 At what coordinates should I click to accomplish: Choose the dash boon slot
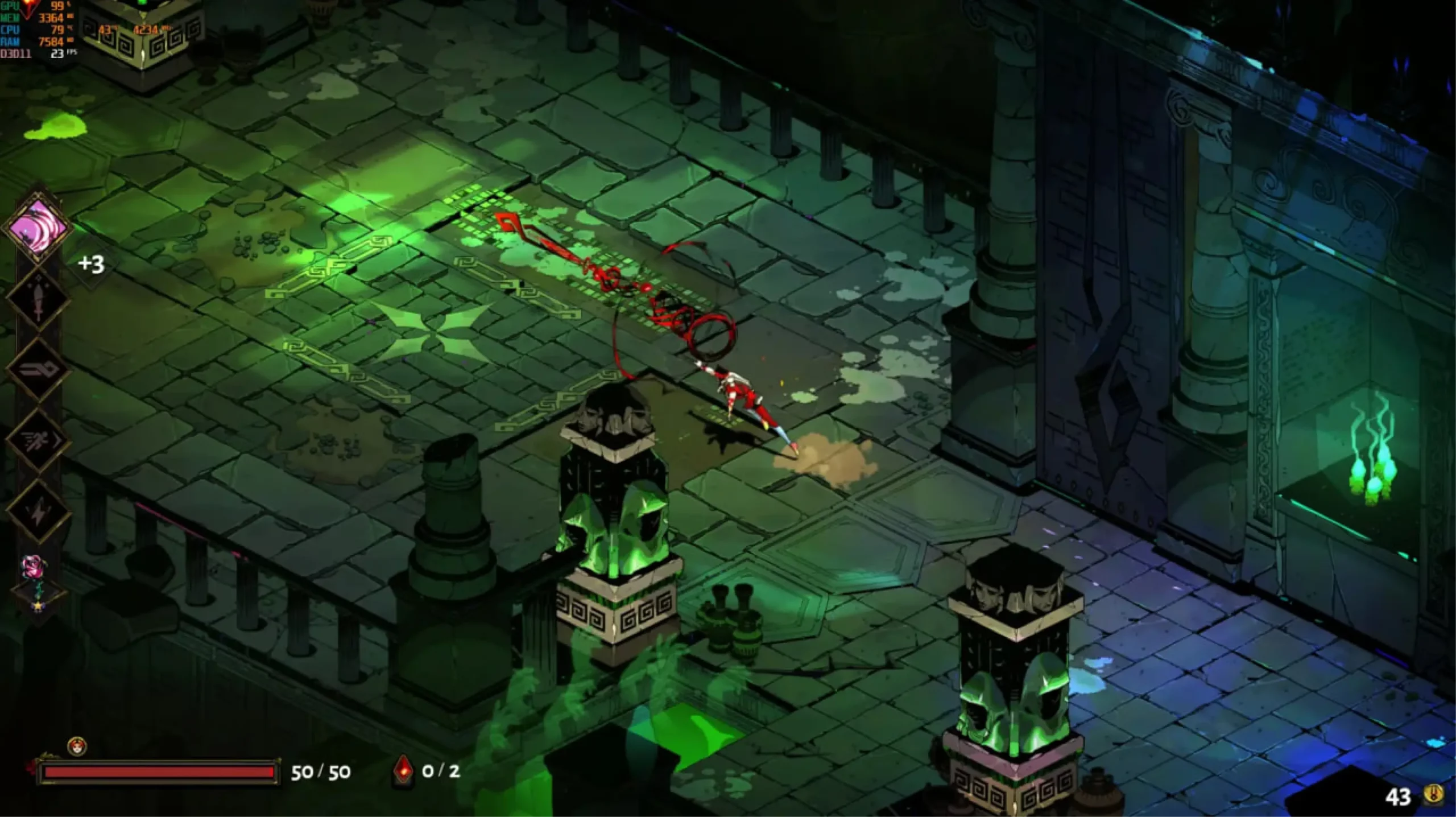[x=38, y=441]
